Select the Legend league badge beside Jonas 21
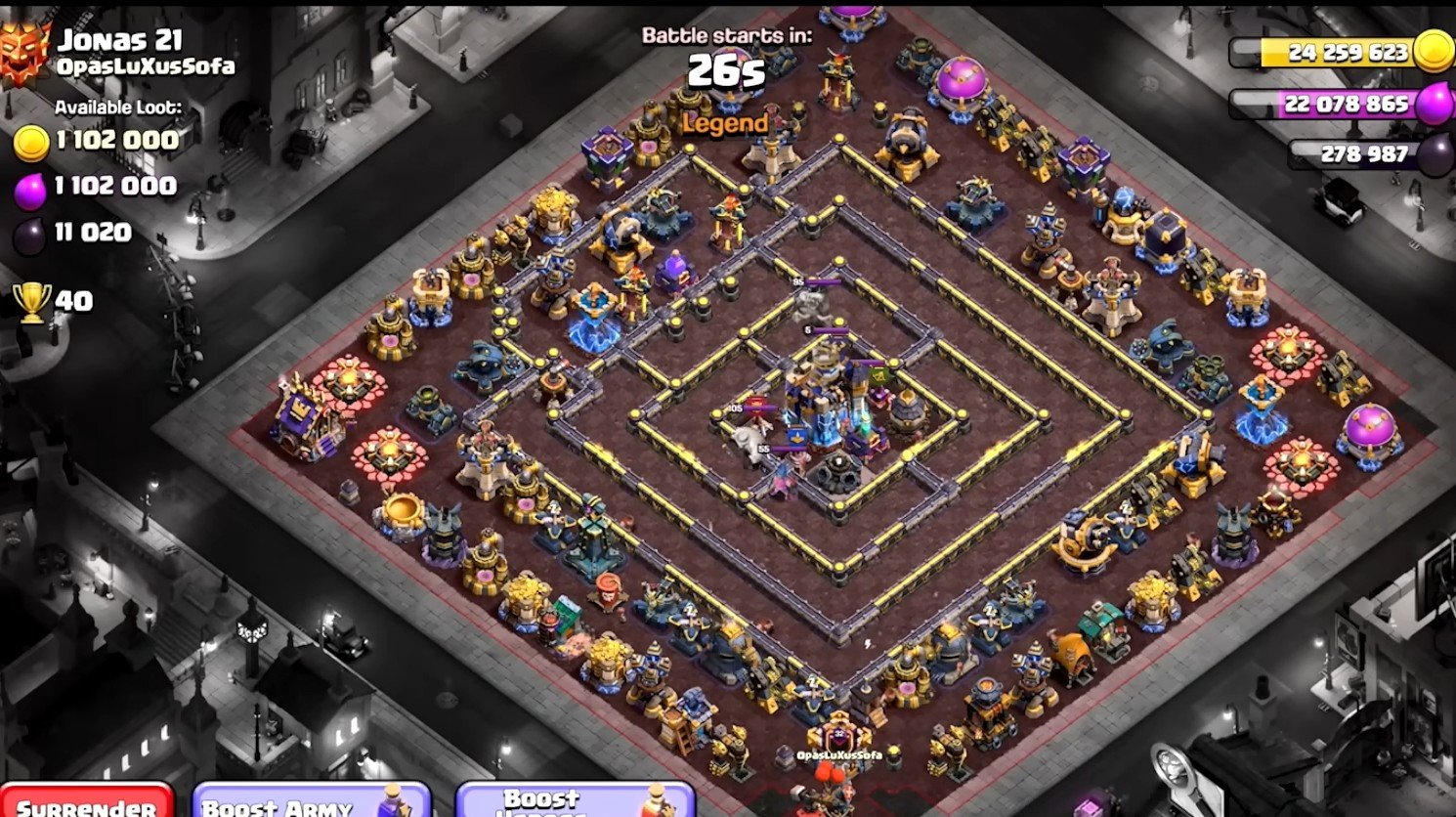Screen dimensions: 1456x817 pyautogui.click(x=24, y=53)
